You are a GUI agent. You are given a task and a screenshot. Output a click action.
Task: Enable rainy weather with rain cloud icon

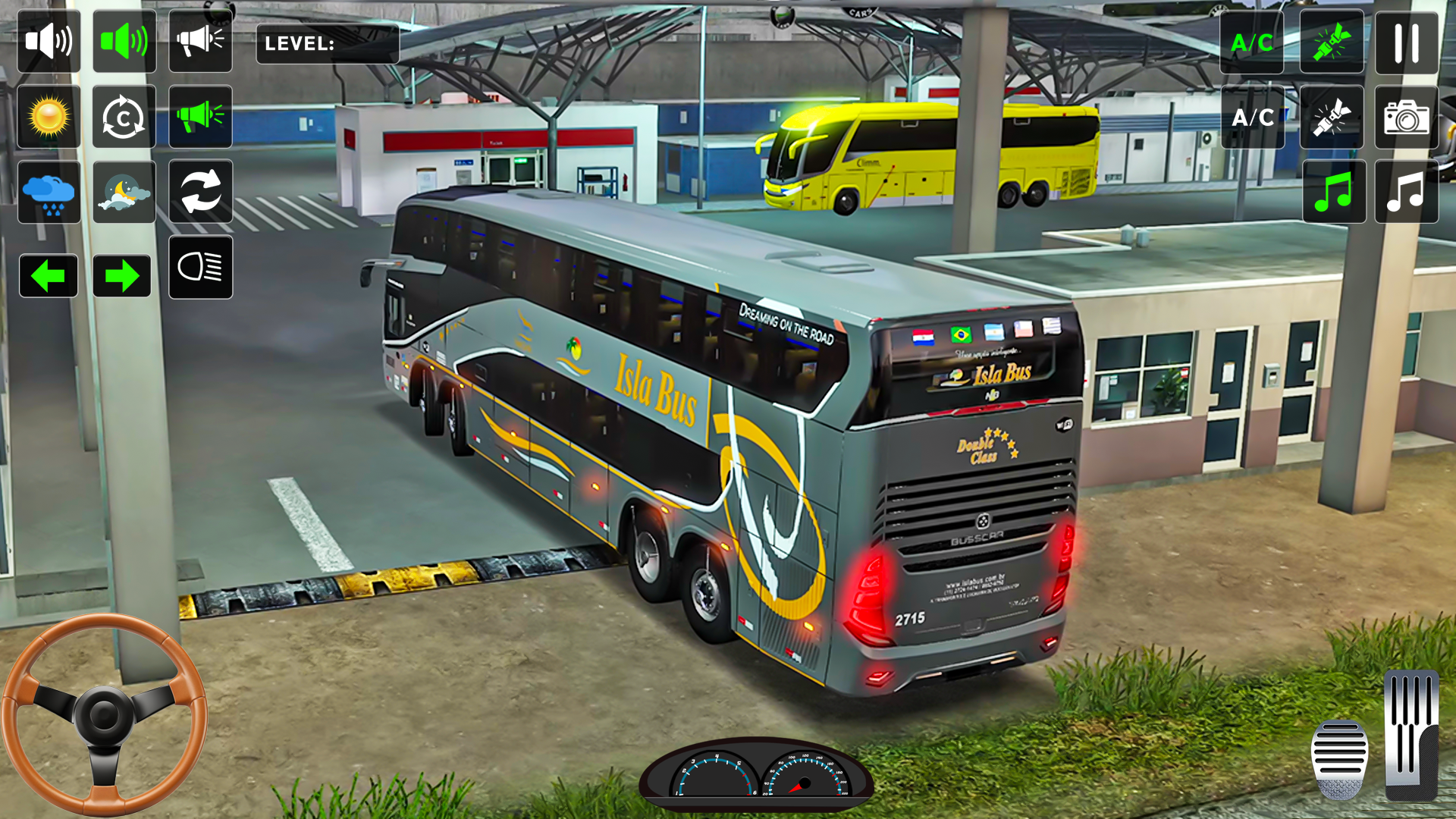(49, 192)
